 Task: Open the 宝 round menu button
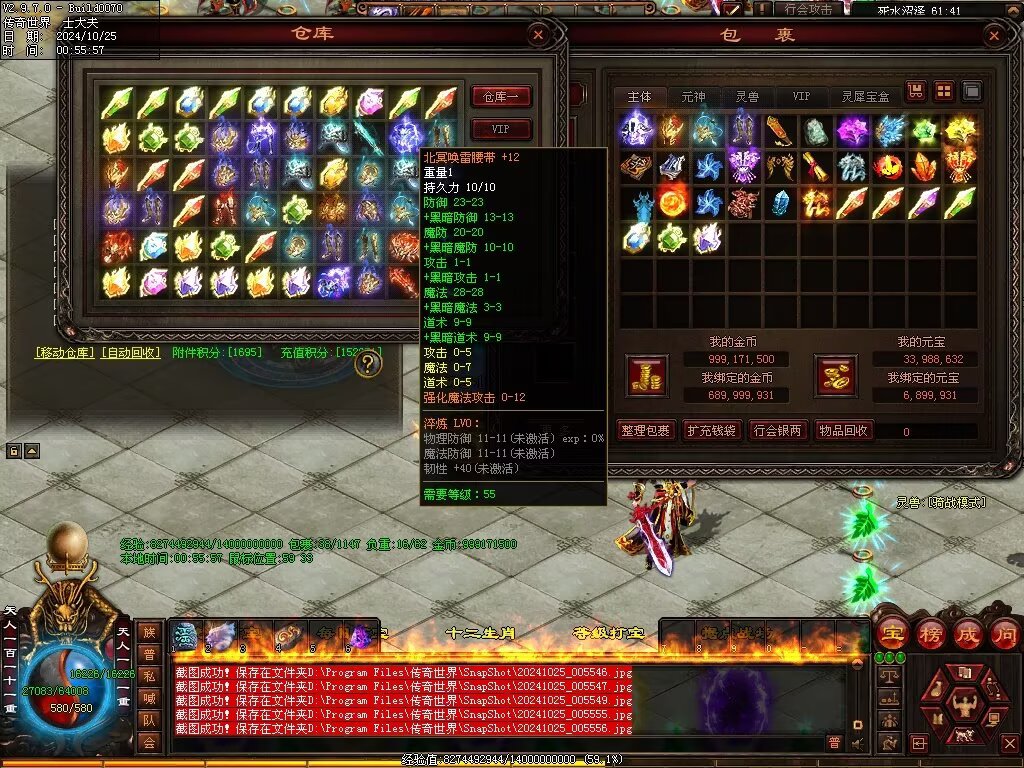(890, 634)
